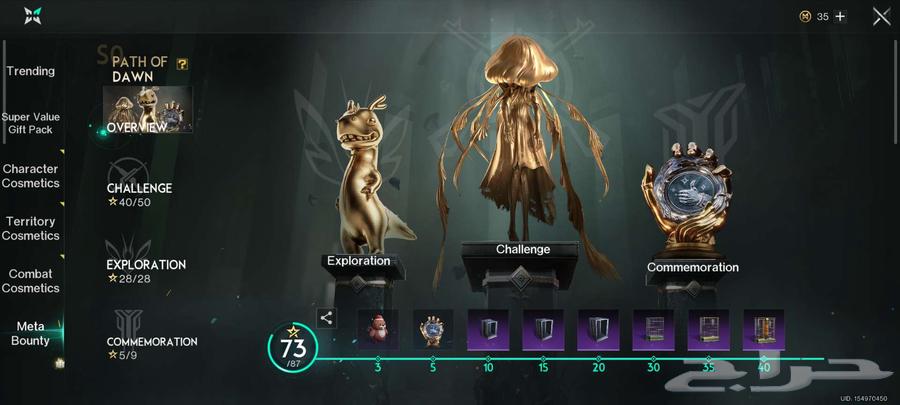This screenshot has height=405, width=900.
Task: Click the Path of Dawn help question mark
Action: 182,63
